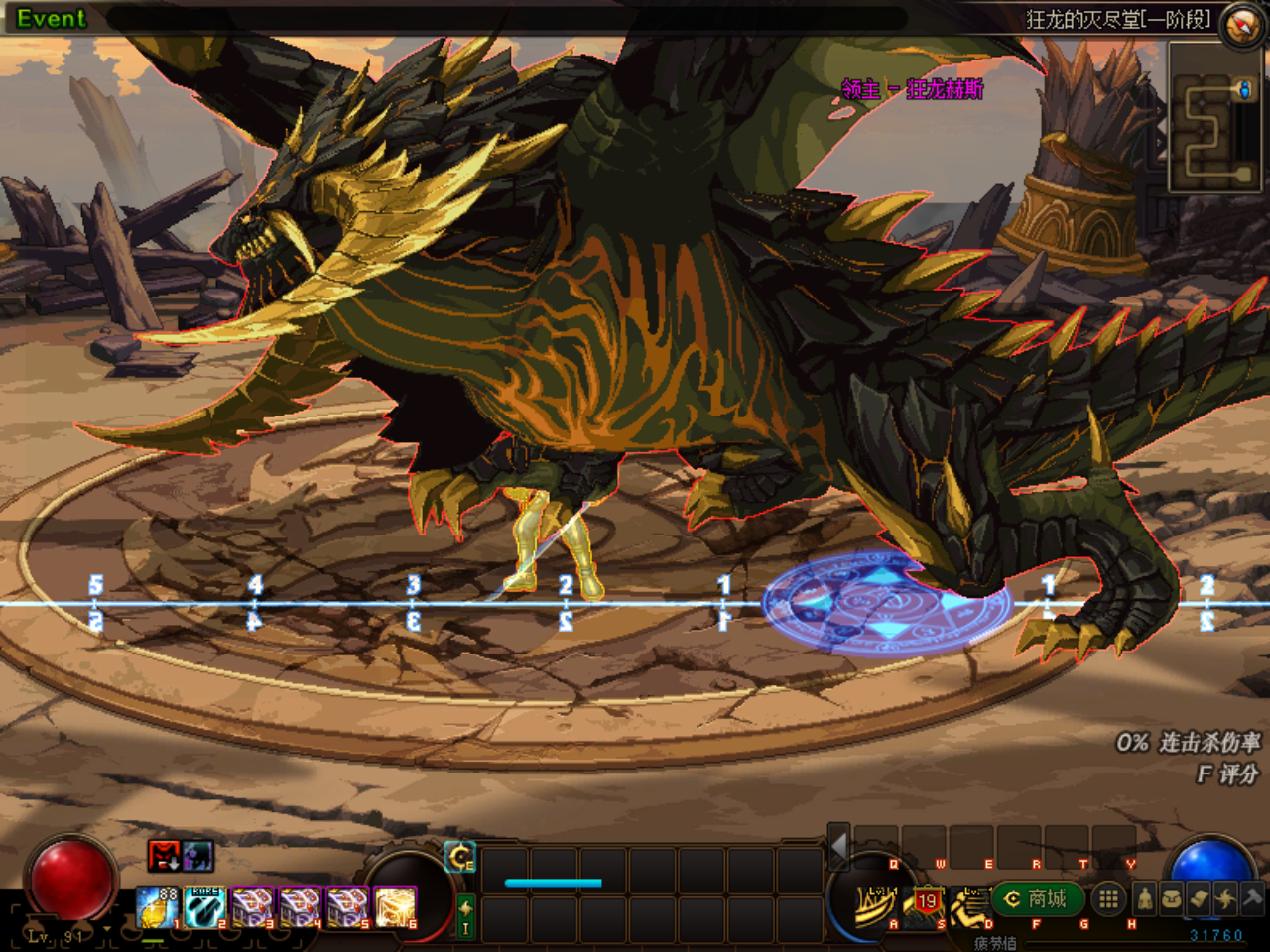Screen dimensions: 1270x952
Task: Click the red demon face debuff icon
Action: pos(164,855)
